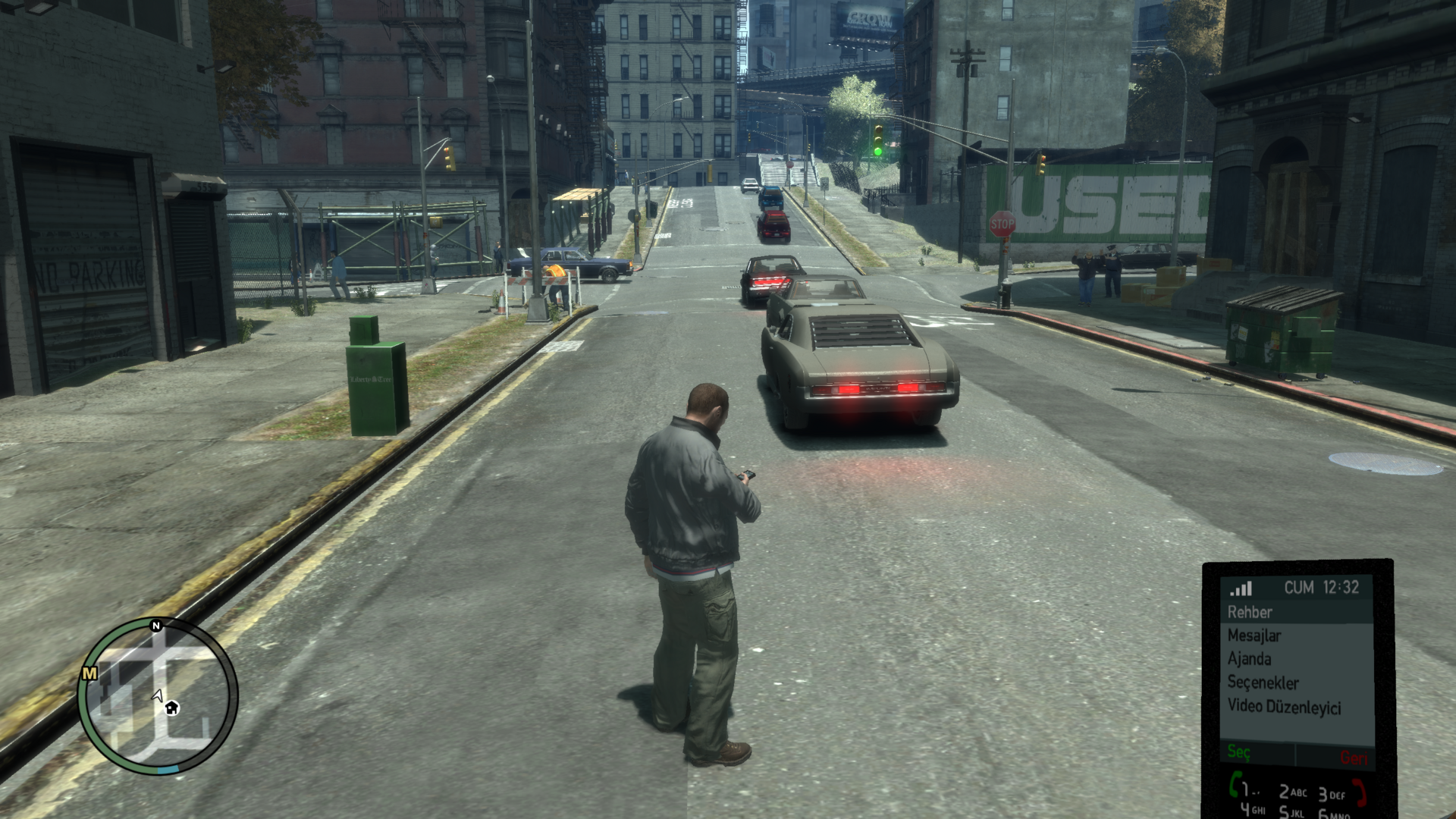This screenshot has height=819, width=1456.
Task: Choose Seçenekler on the phone
Action: (x=1263, y=682)
